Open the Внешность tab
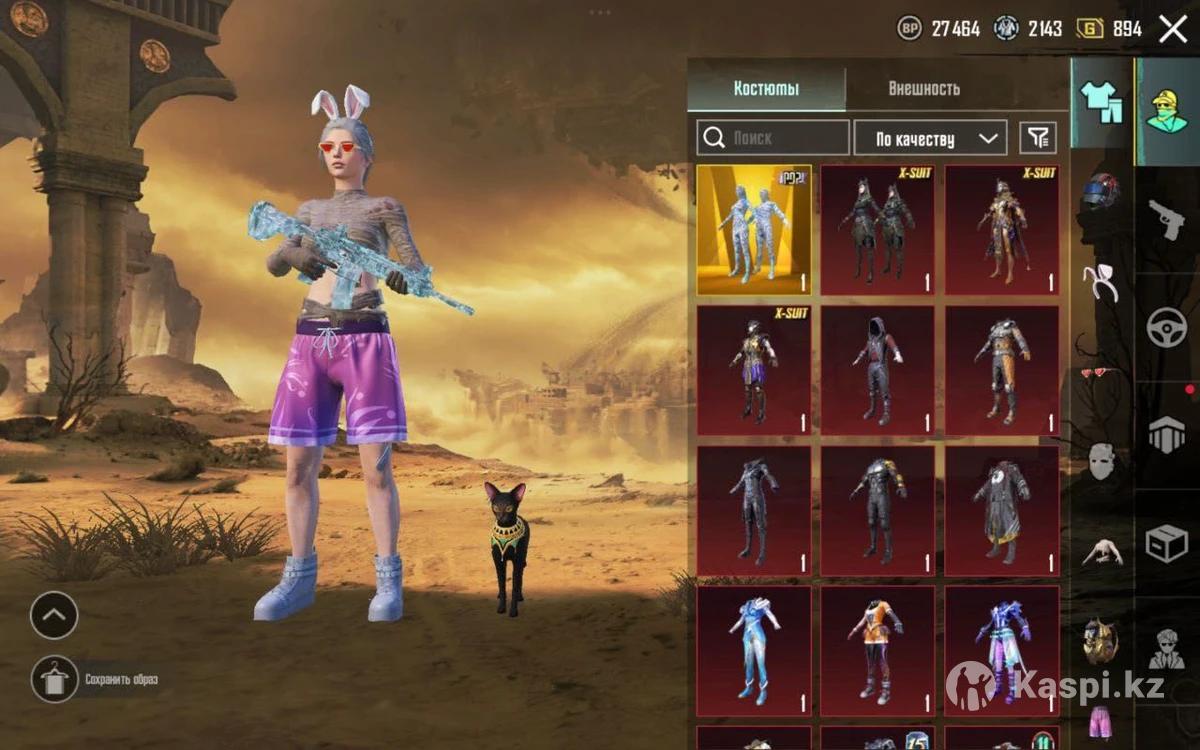 (923, 89)
